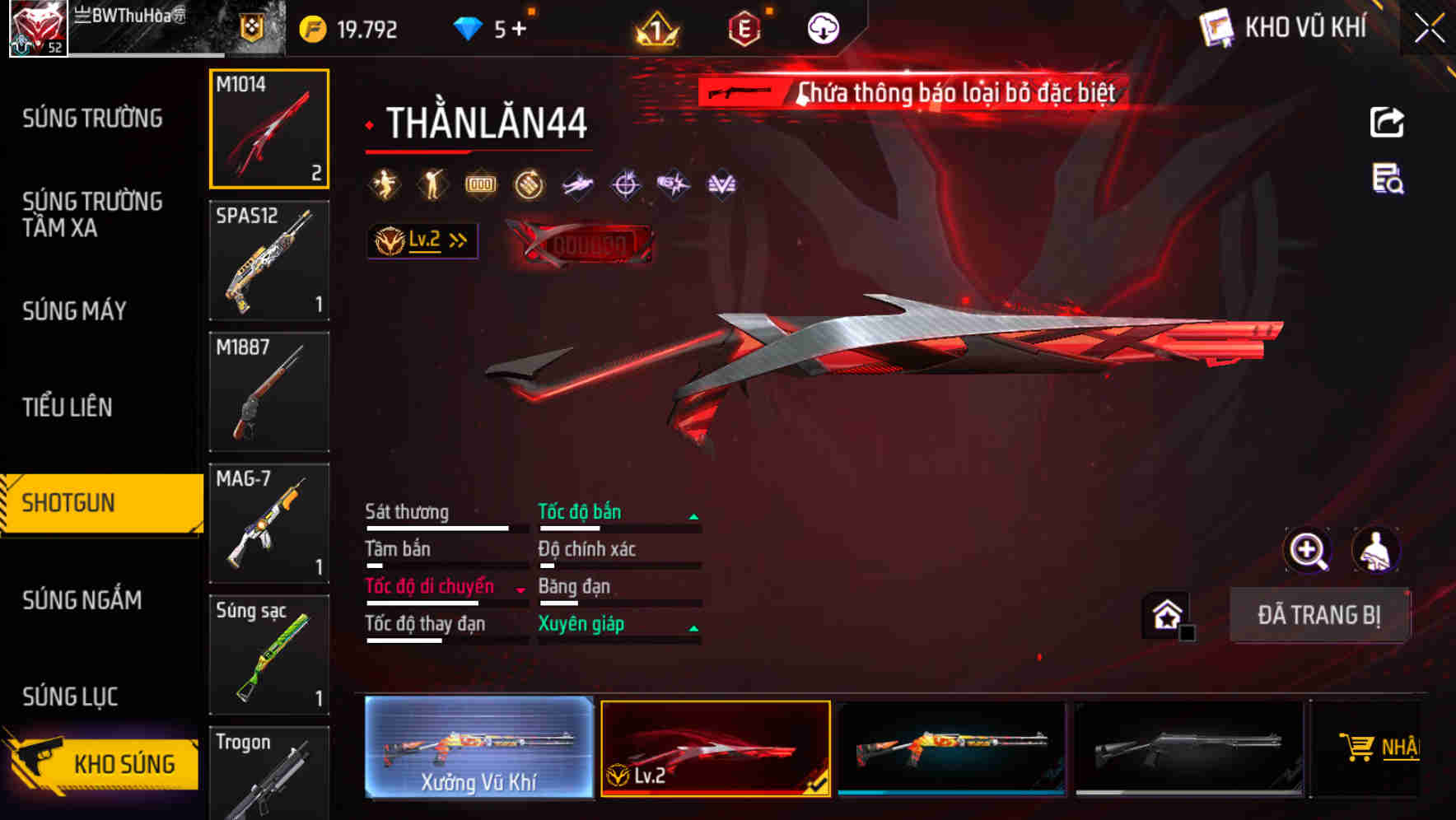Select the share icon on the right side
The width and height of the screenshot is (1456, 820).
(1388, 121)
